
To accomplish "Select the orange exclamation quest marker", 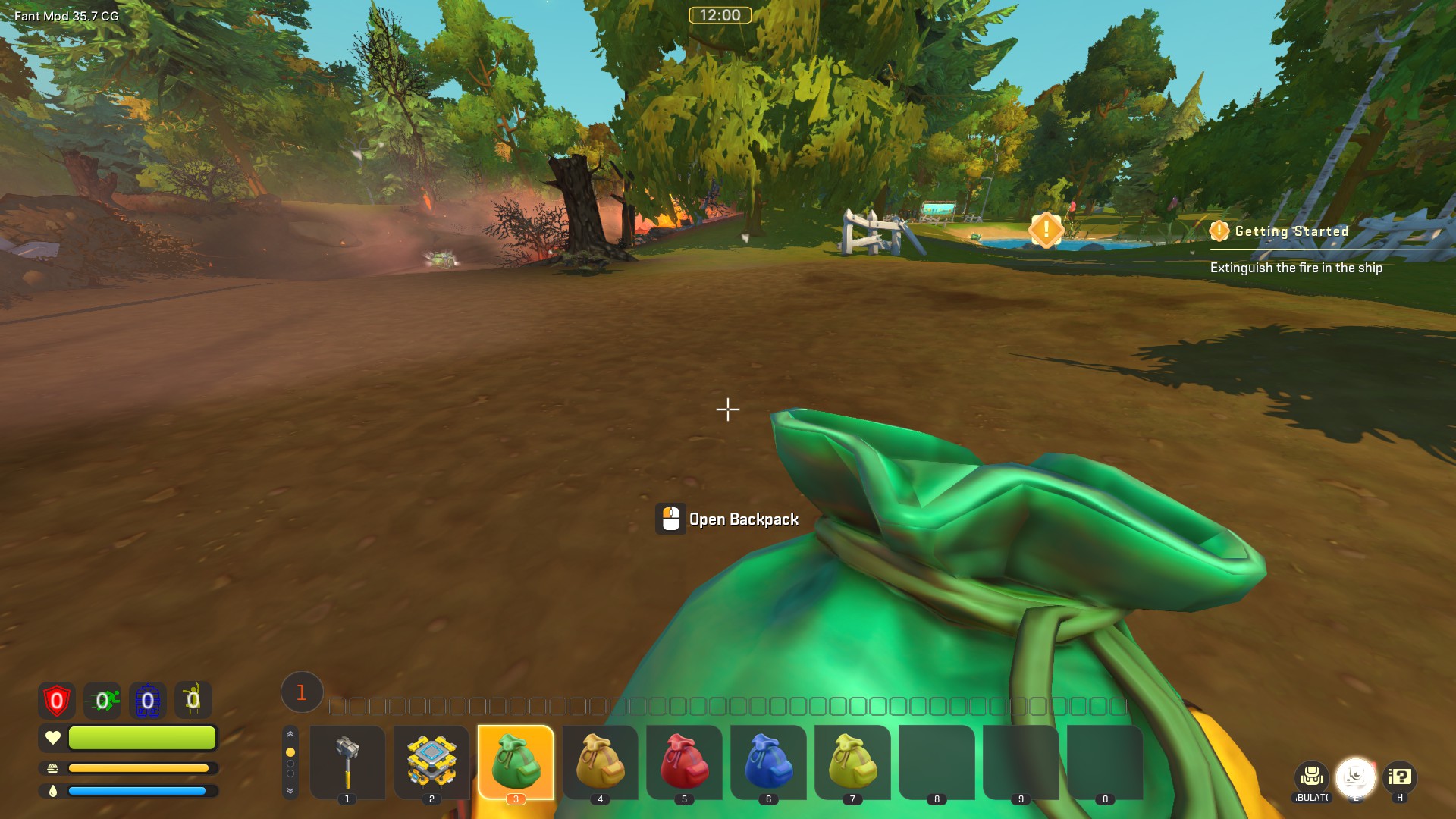I will pyautogui.click(x=1046, y=228).
